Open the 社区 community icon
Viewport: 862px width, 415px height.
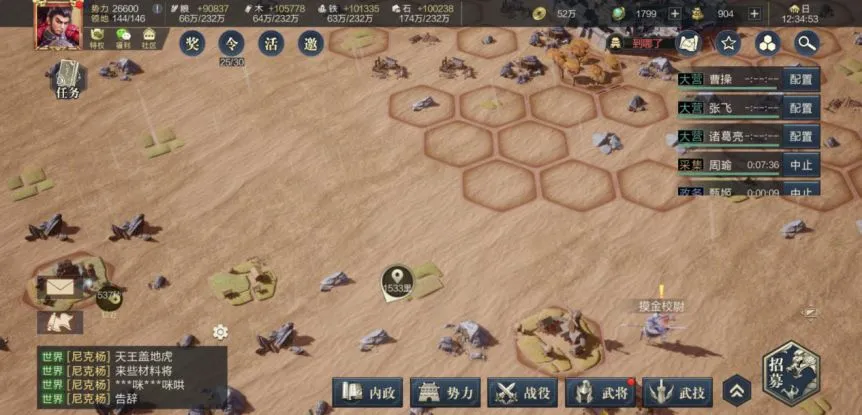[x=149, y=38]
